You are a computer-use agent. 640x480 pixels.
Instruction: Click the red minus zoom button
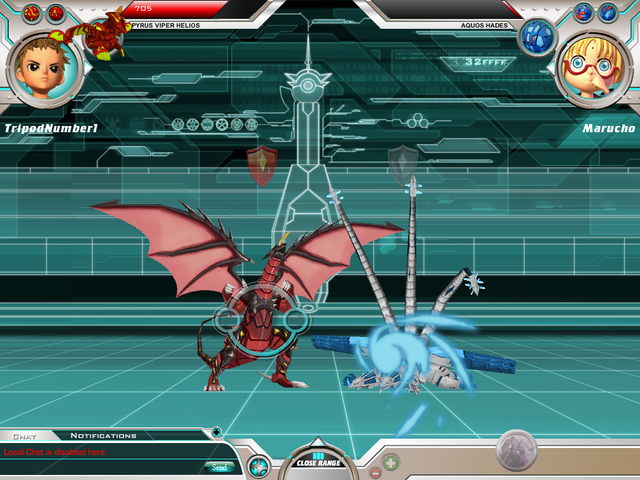[375, 472]
